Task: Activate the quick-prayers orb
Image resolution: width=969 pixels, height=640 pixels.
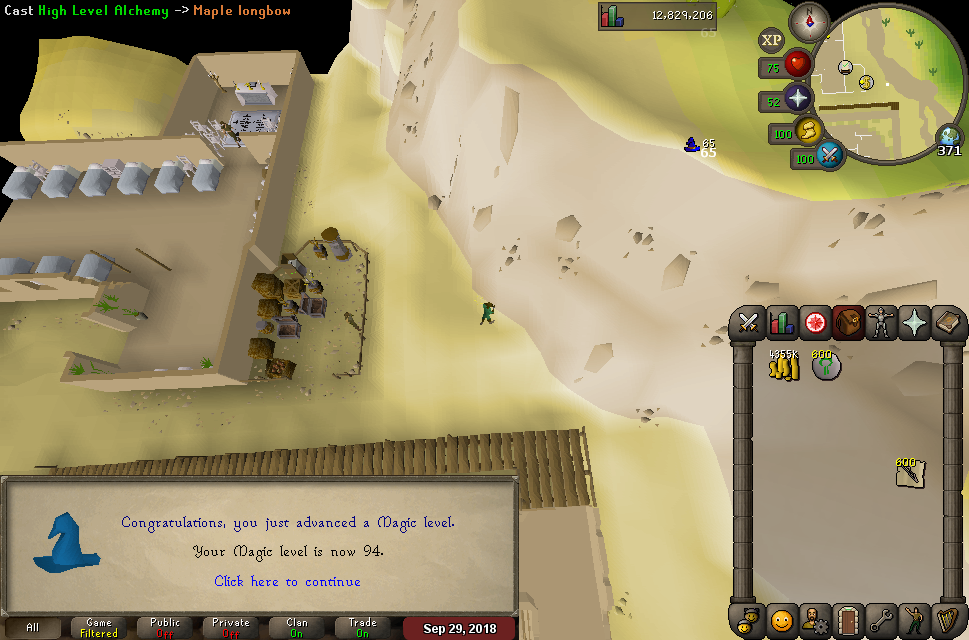Action: click(798, 100)
